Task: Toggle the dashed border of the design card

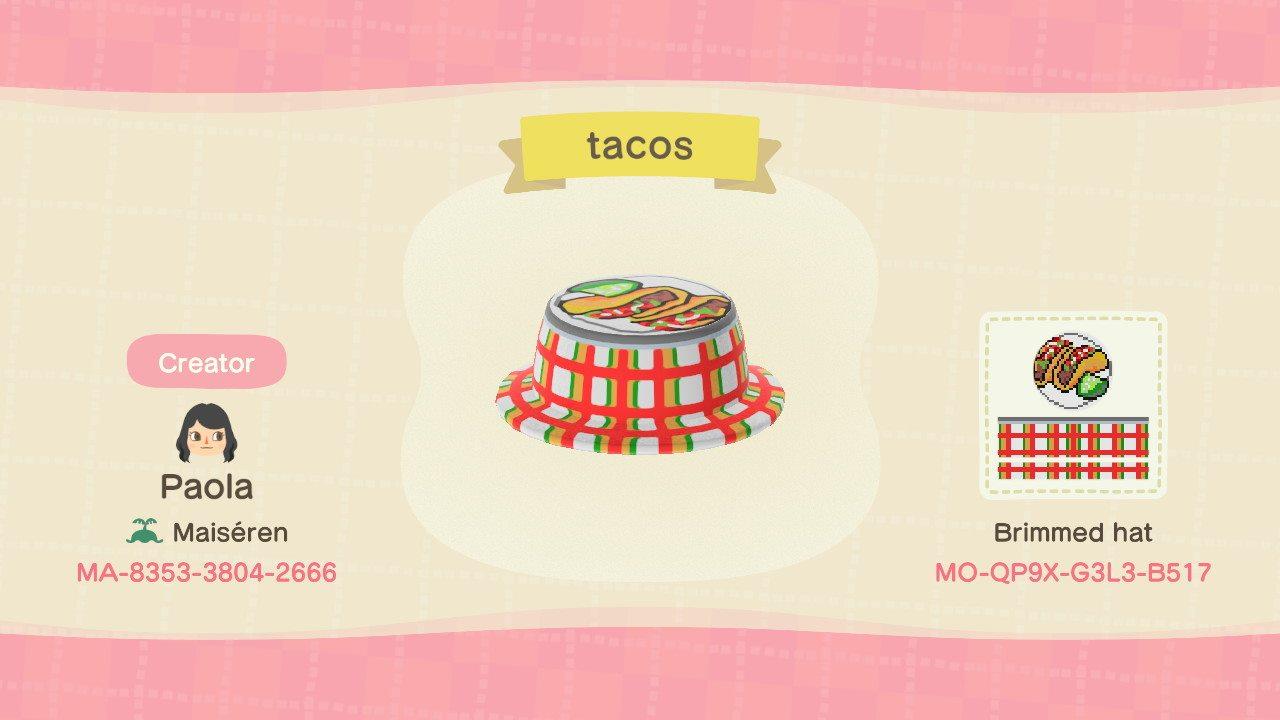Action: (1074, 320)
